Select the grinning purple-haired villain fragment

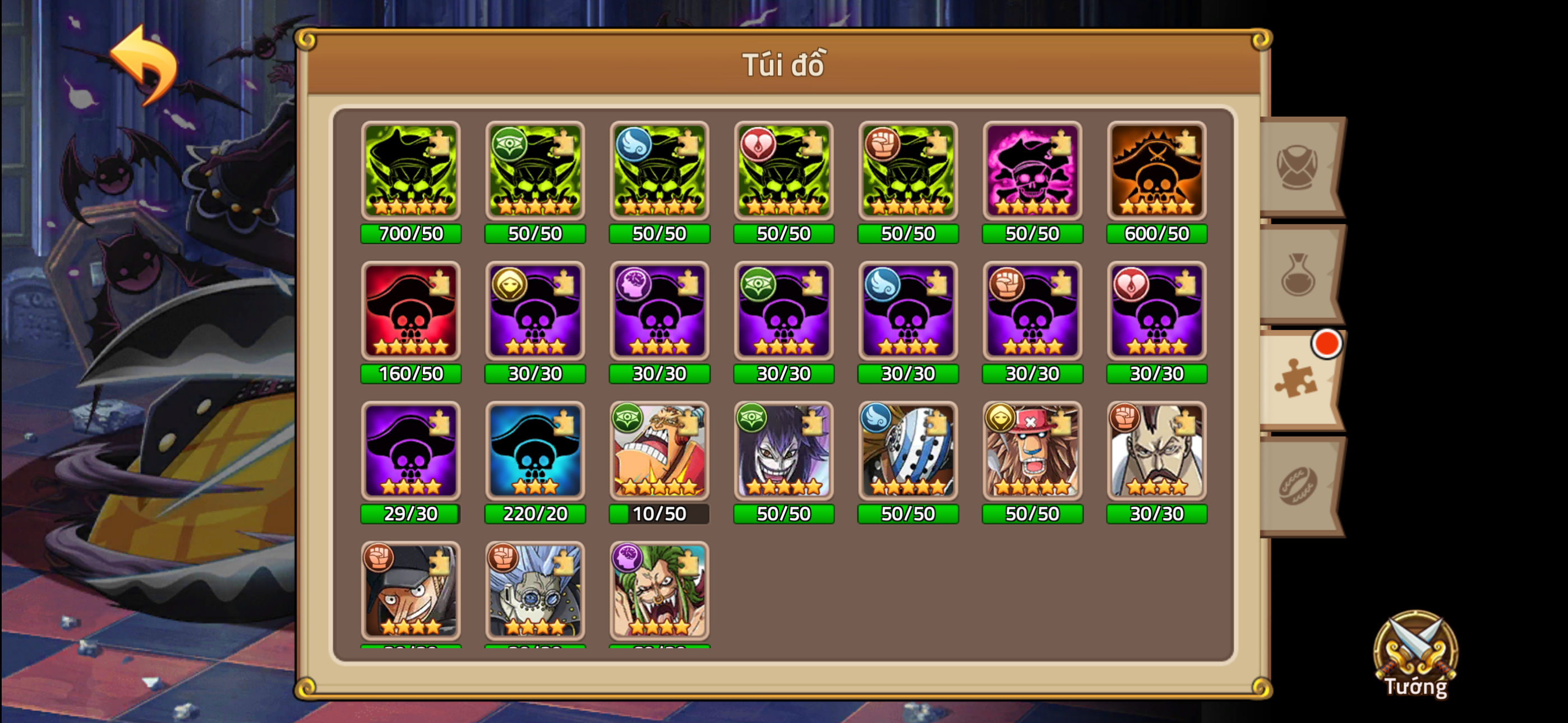[783, 452]
